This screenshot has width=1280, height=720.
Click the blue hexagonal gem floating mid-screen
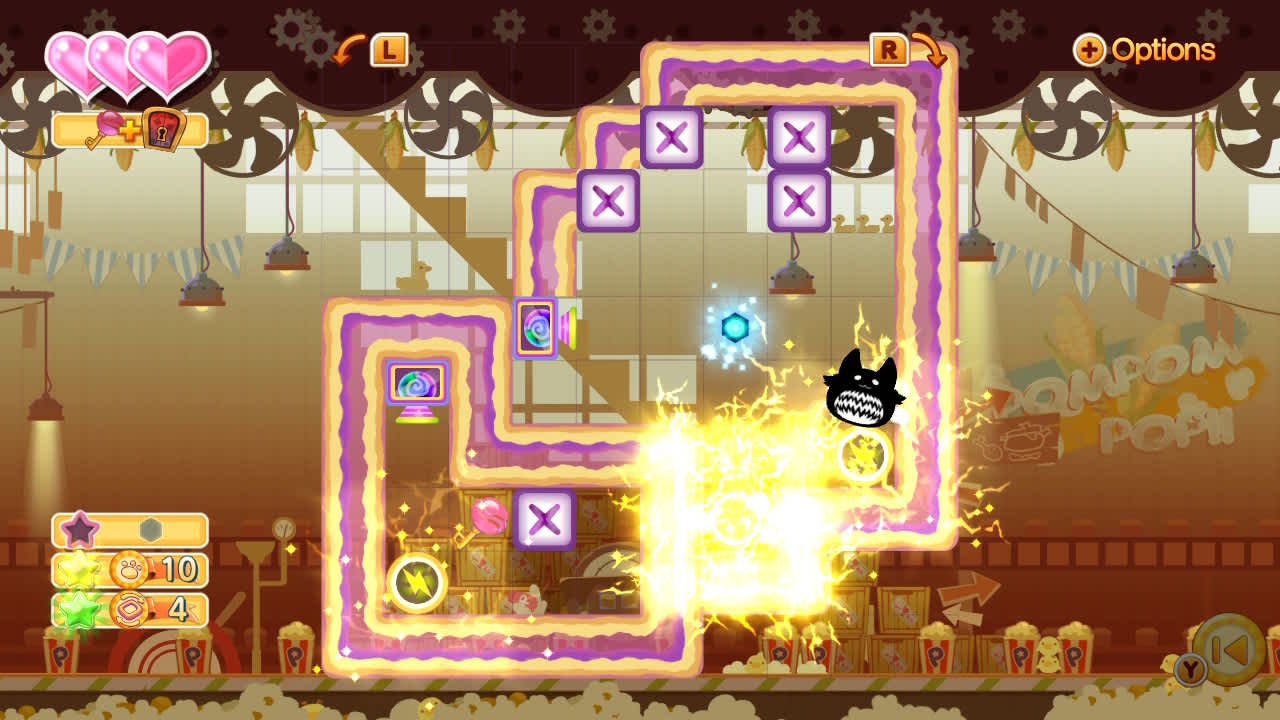click(734, 327)
